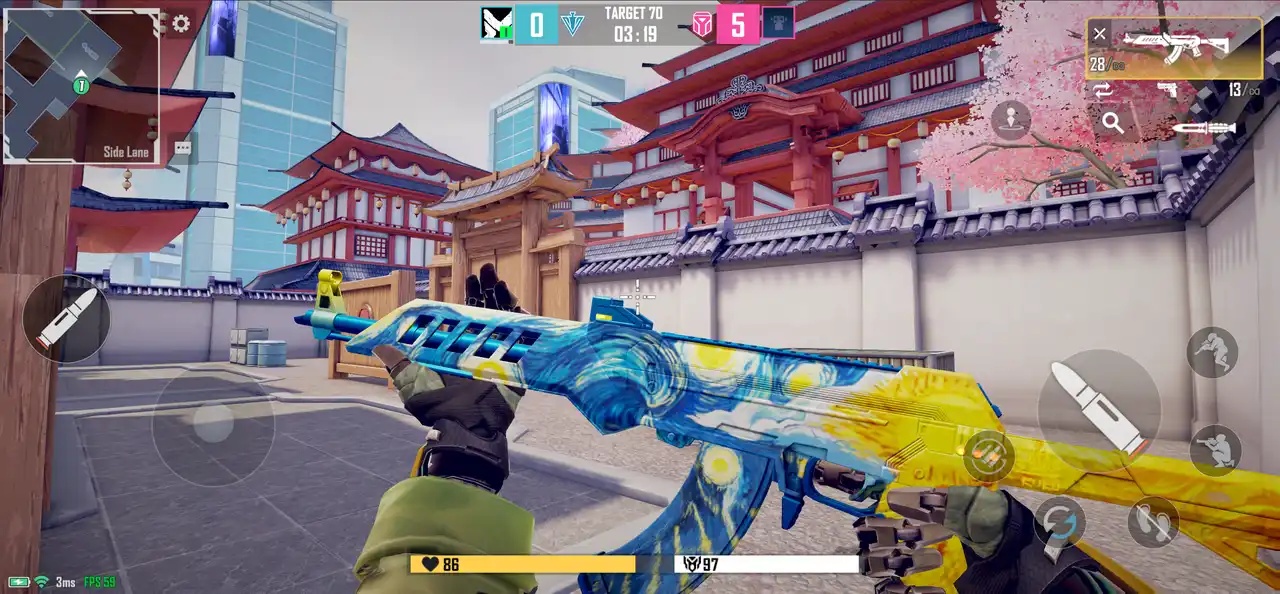Tap the jump stance button
This screenshot has width=1280, height=594.
pyautogui.click(x=1212, y=352)
